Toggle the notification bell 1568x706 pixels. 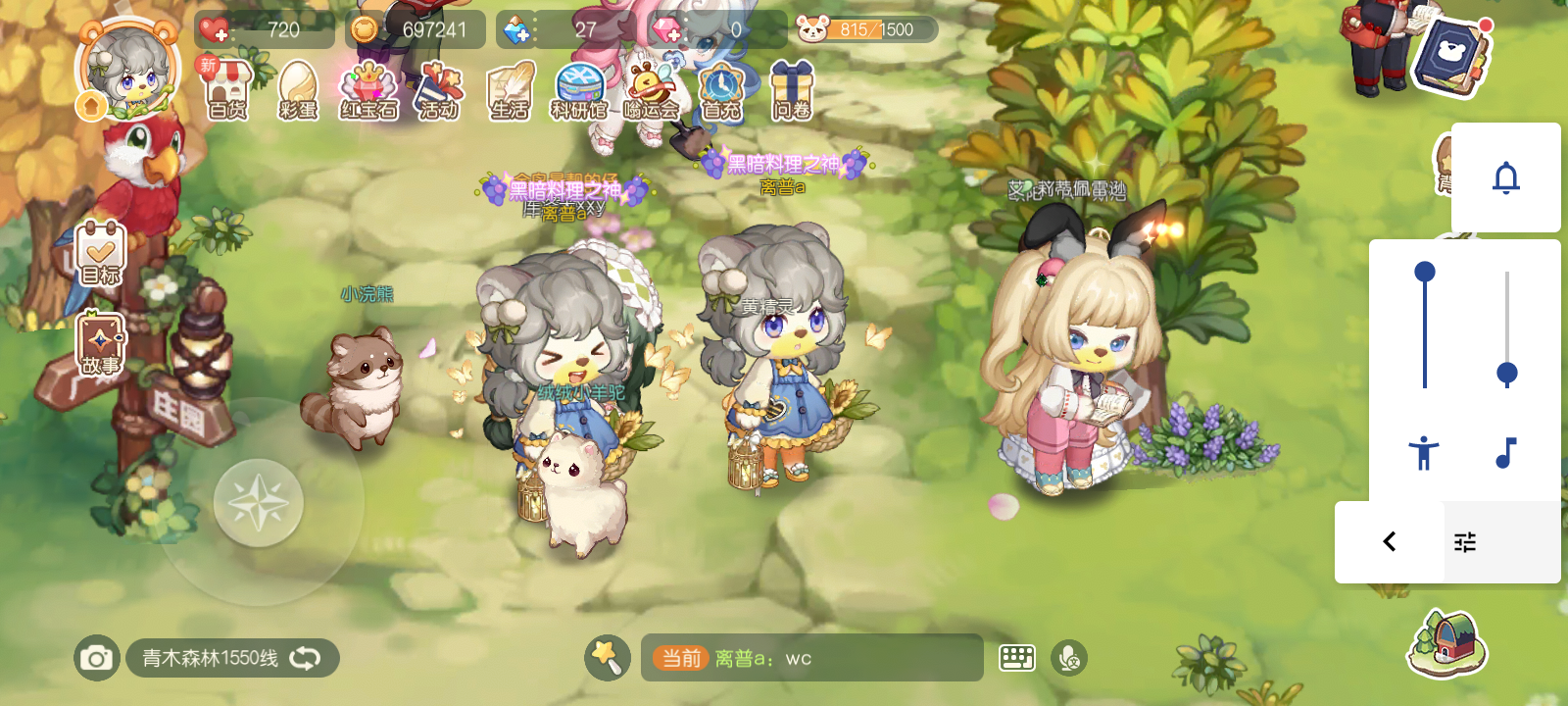click(x=1508, y=178)
